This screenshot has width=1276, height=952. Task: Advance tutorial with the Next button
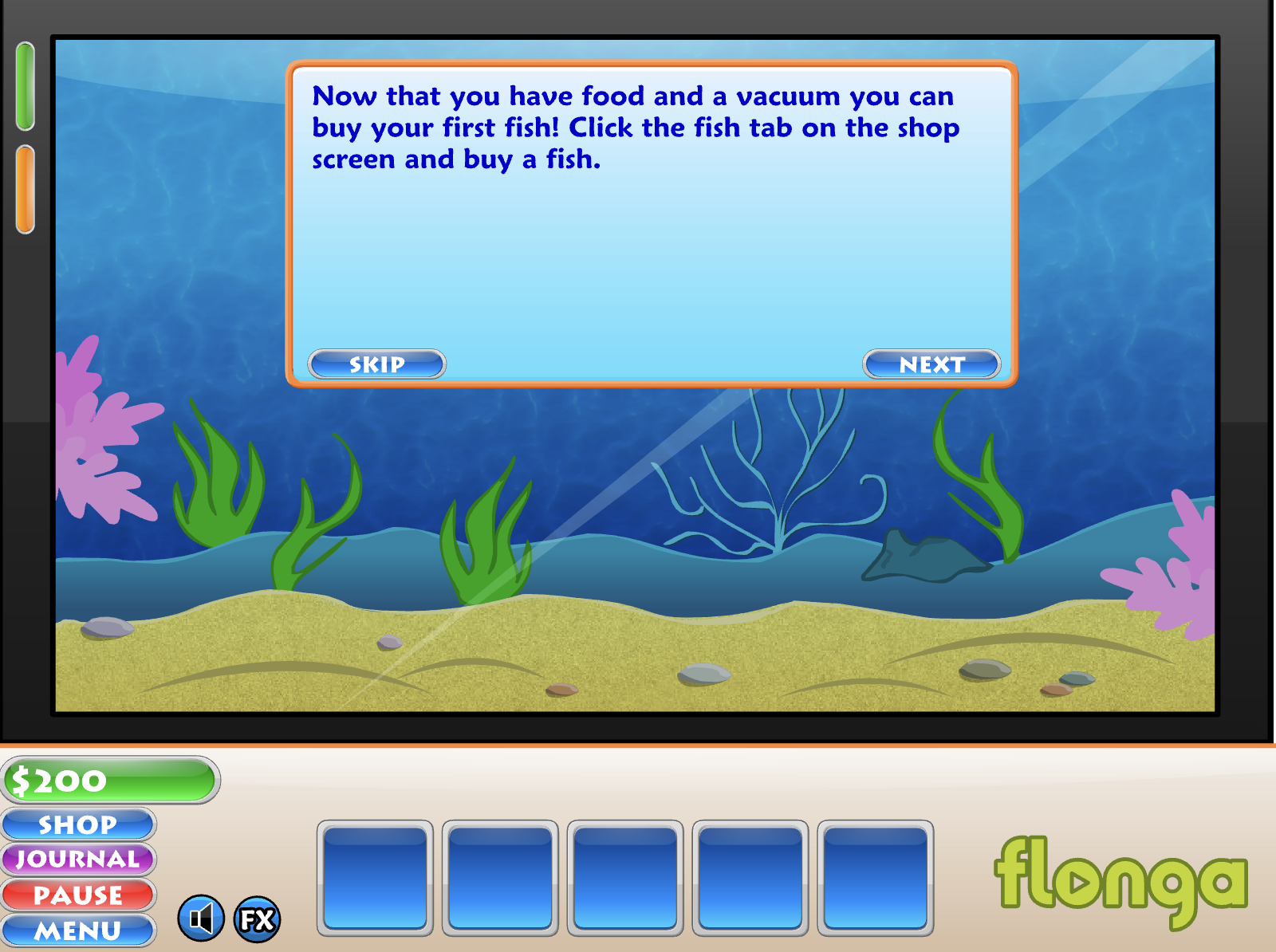pyautogui.click(x=931, y=364)
